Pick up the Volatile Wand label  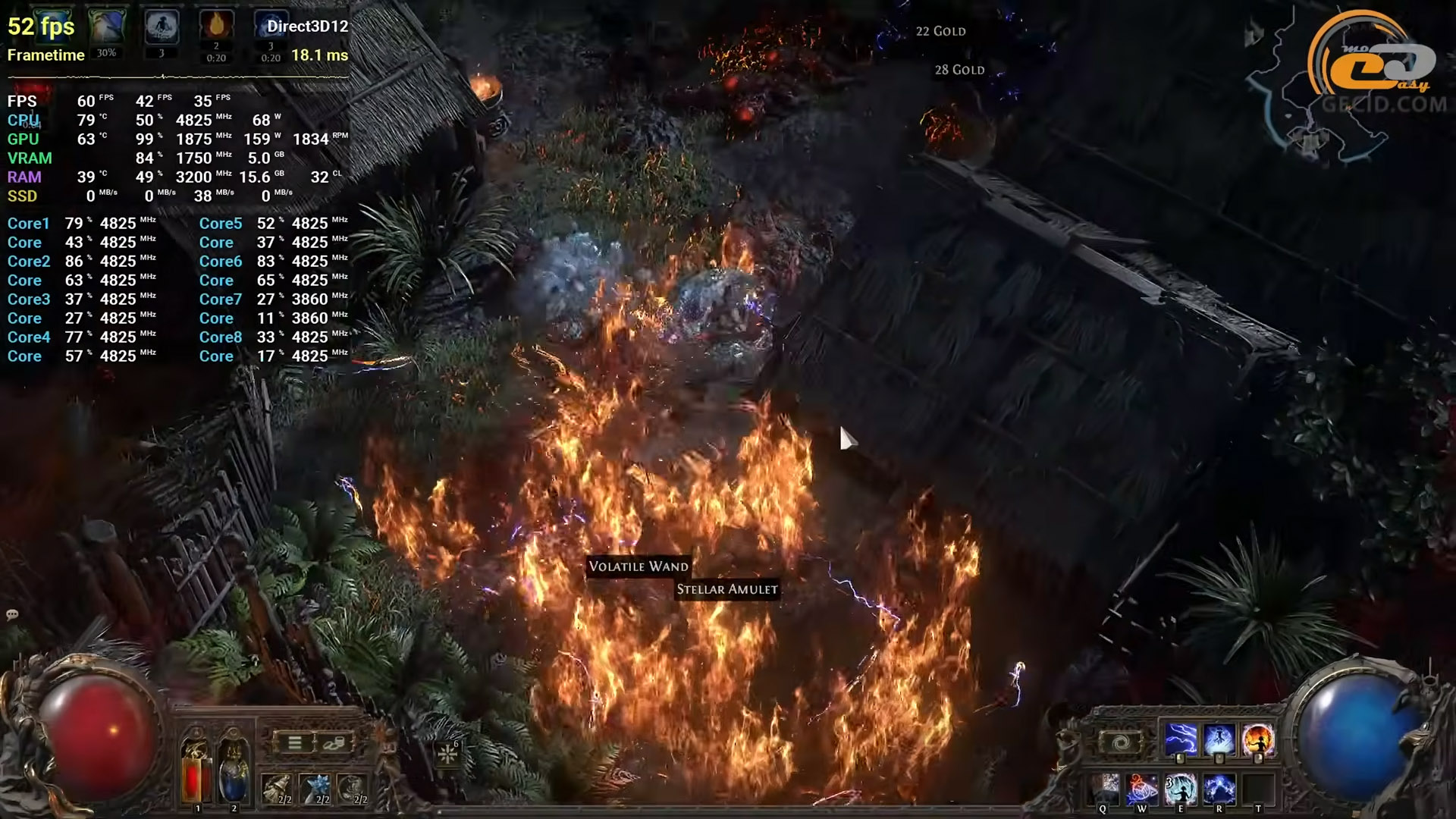pos(639,566)
